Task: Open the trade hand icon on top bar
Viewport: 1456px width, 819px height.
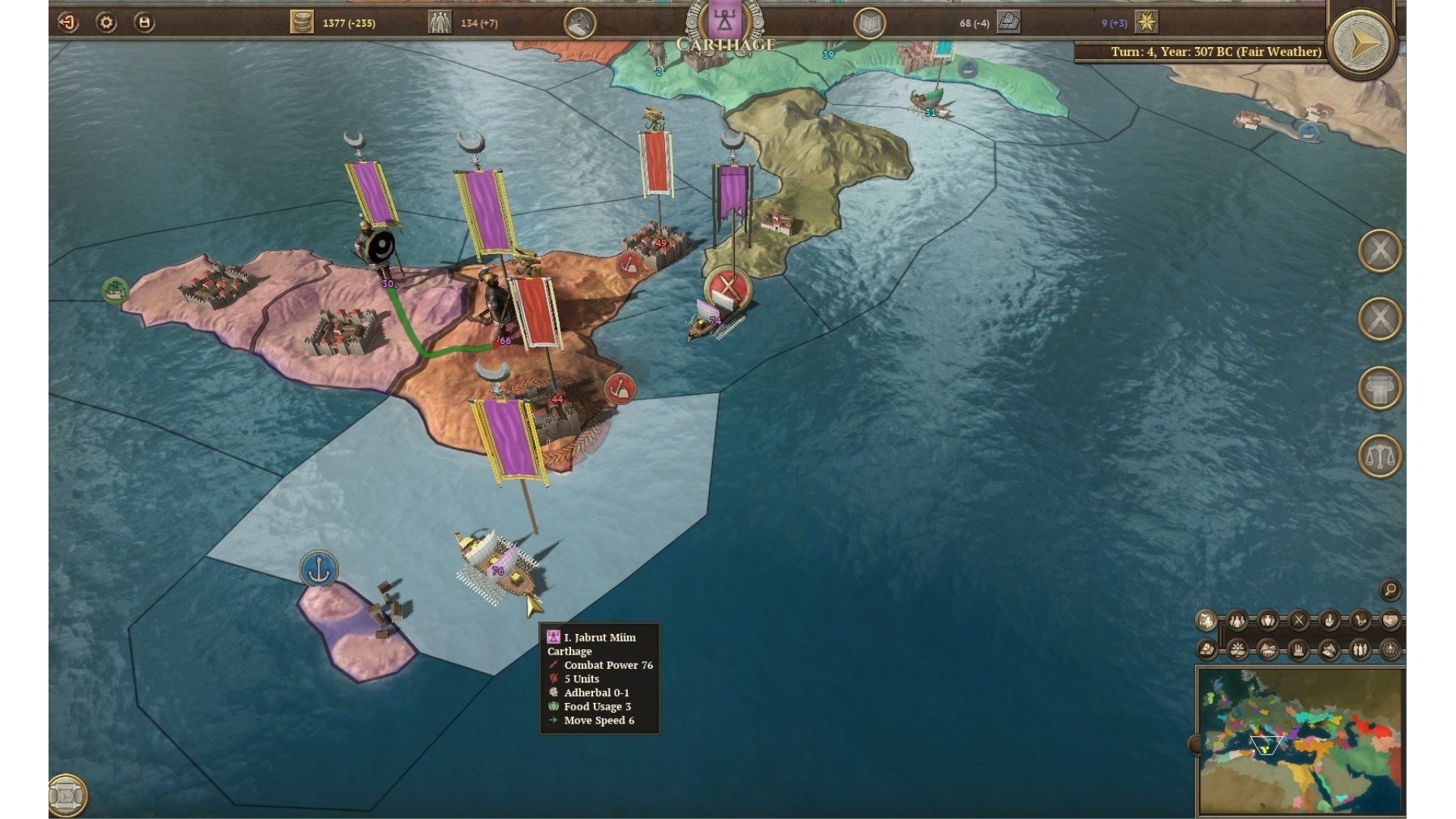Action: click(579, 24)
